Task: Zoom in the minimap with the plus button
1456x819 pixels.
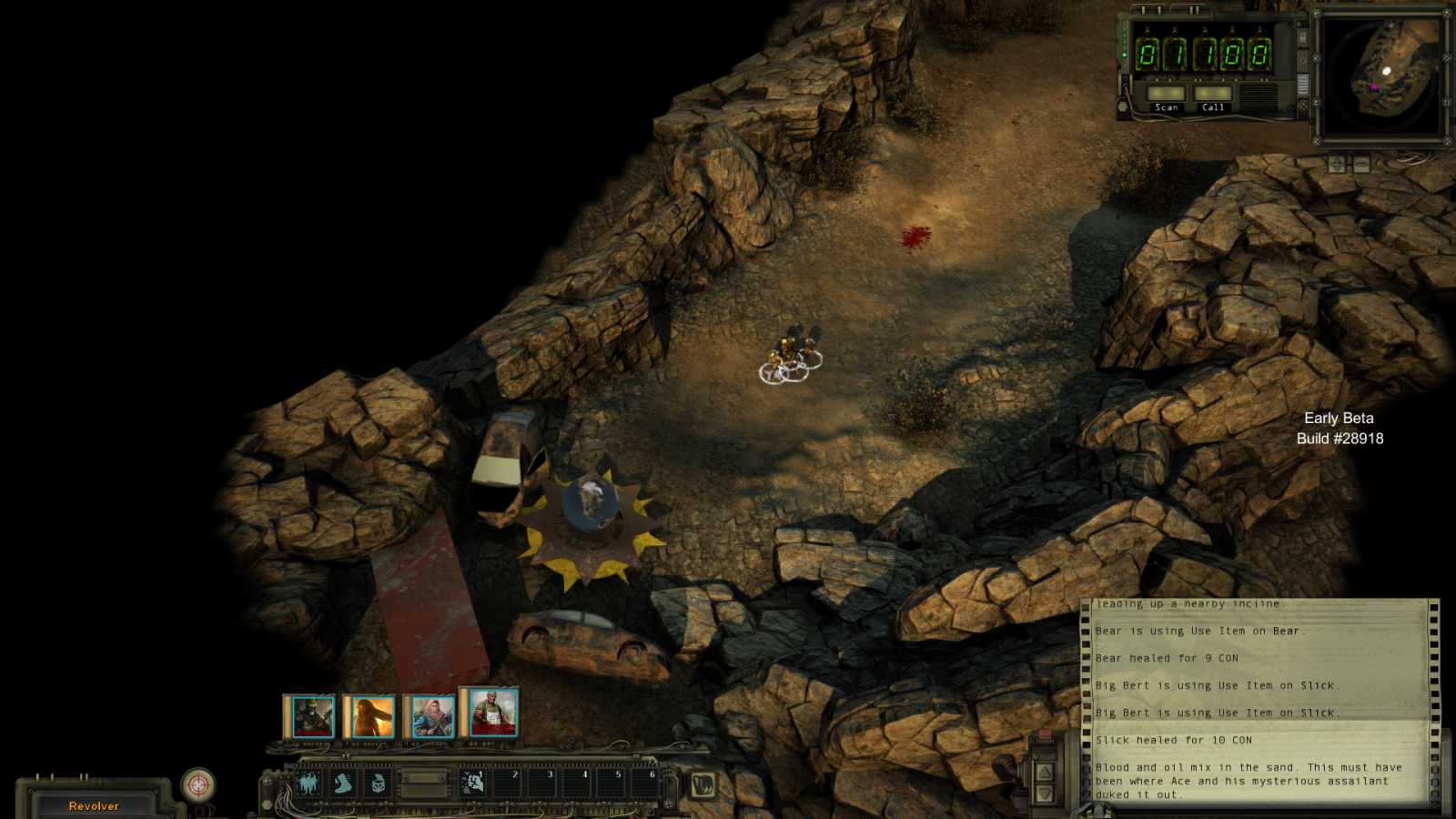Action: (1336, 164)
